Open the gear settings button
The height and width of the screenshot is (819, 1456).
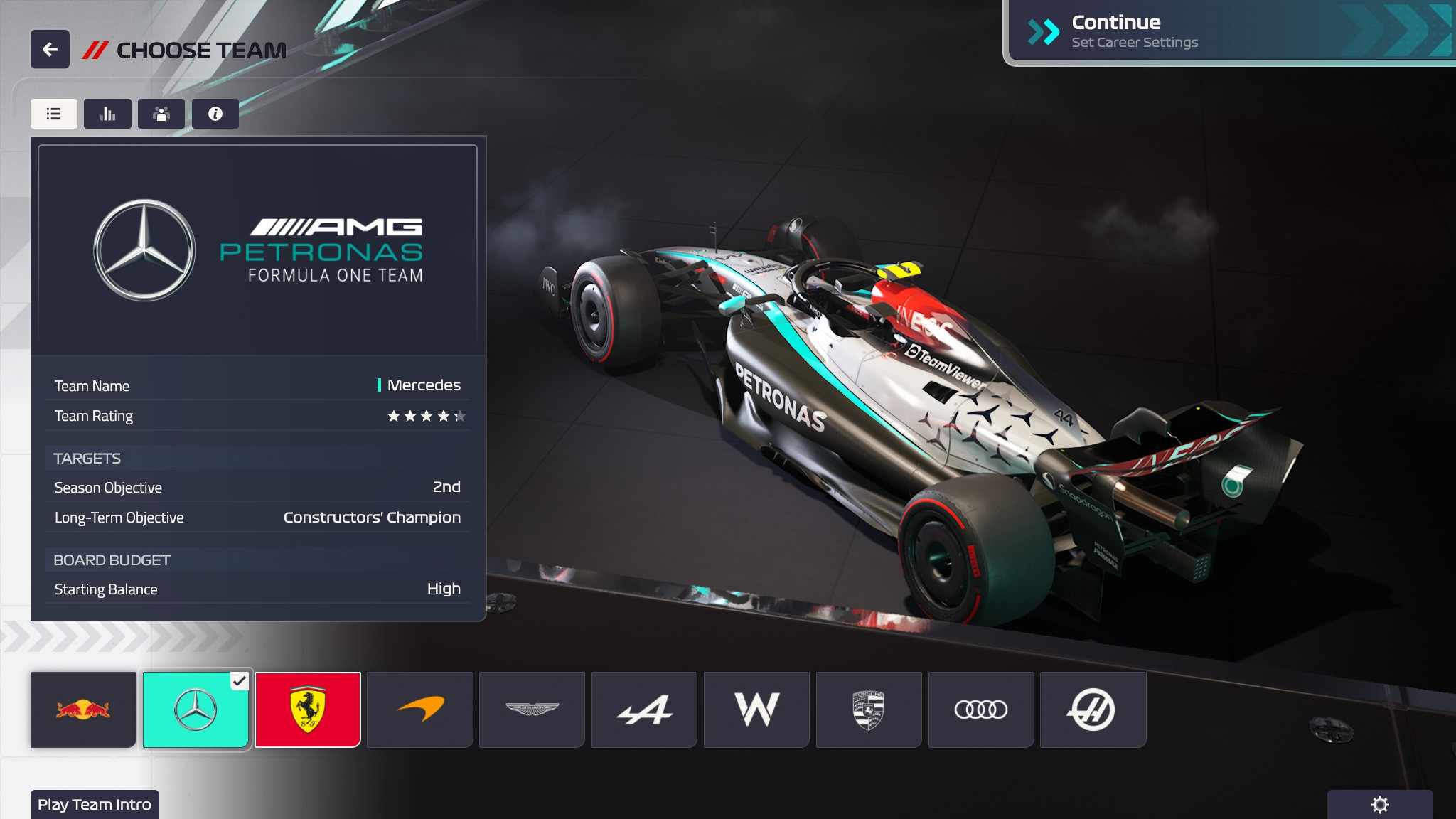[x=1380, y=805]
